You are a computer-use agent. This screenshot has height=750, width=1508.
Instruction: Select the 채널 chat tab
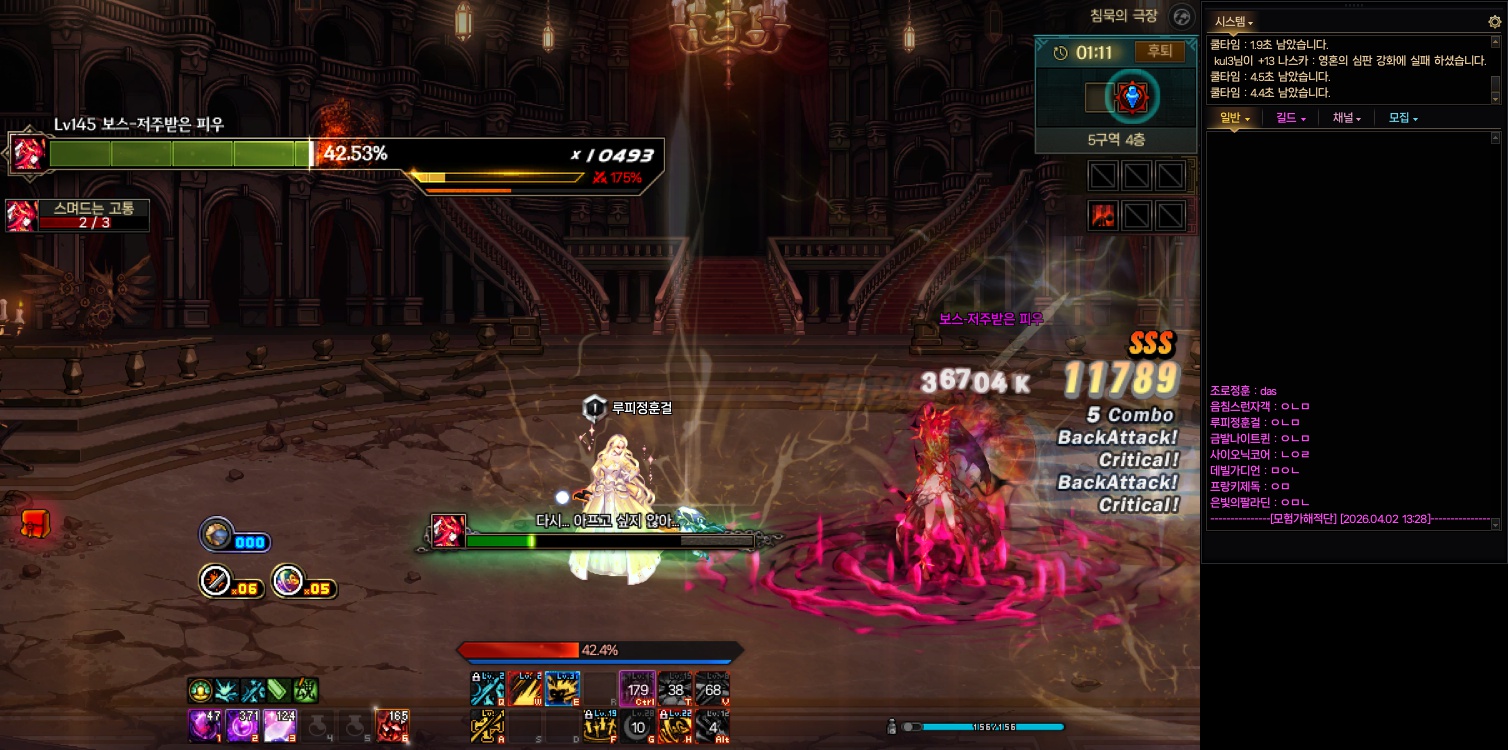click(1346, 118)
